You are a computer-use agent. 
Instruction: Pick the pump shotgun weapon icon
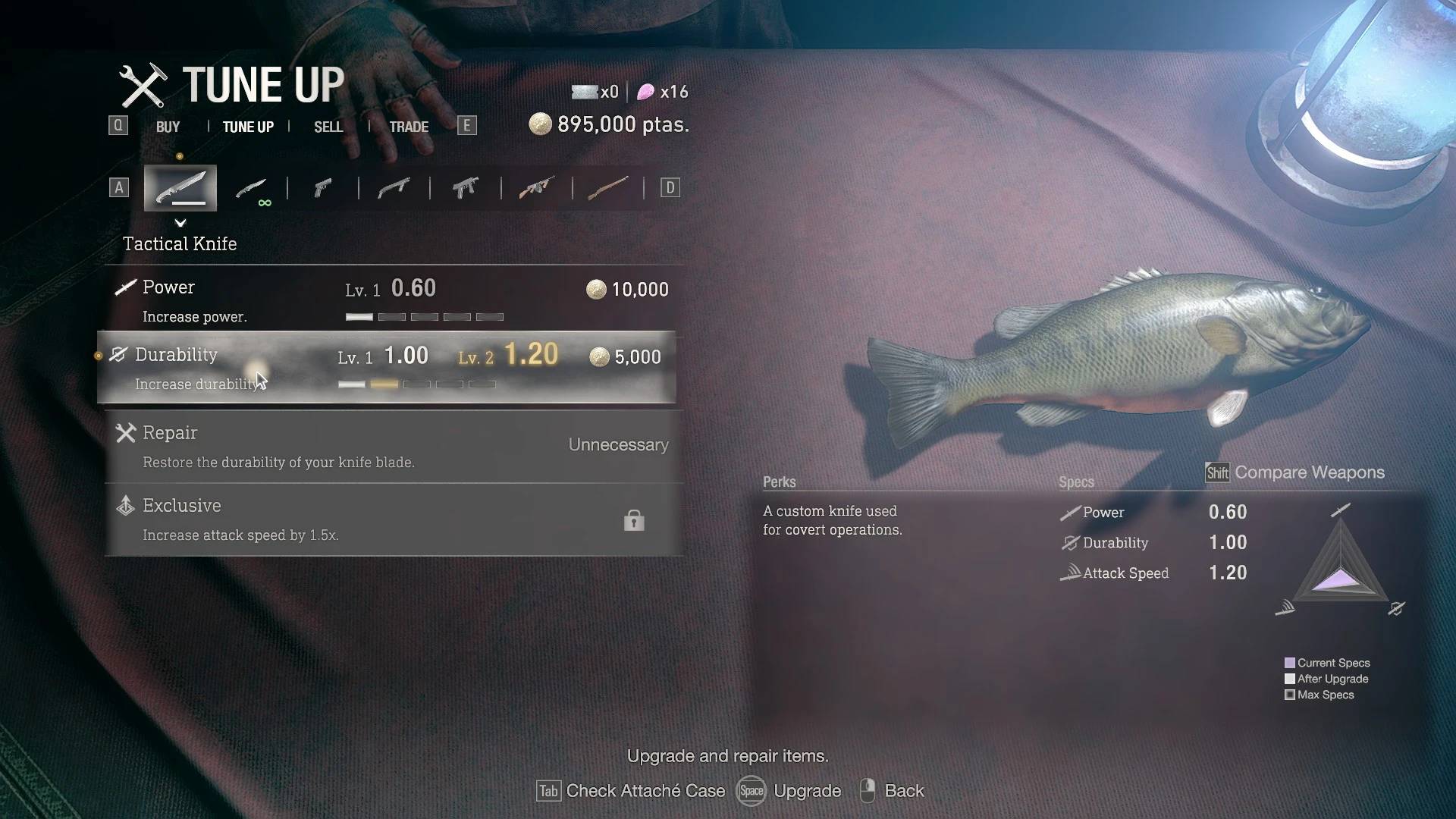click(394, 187)
